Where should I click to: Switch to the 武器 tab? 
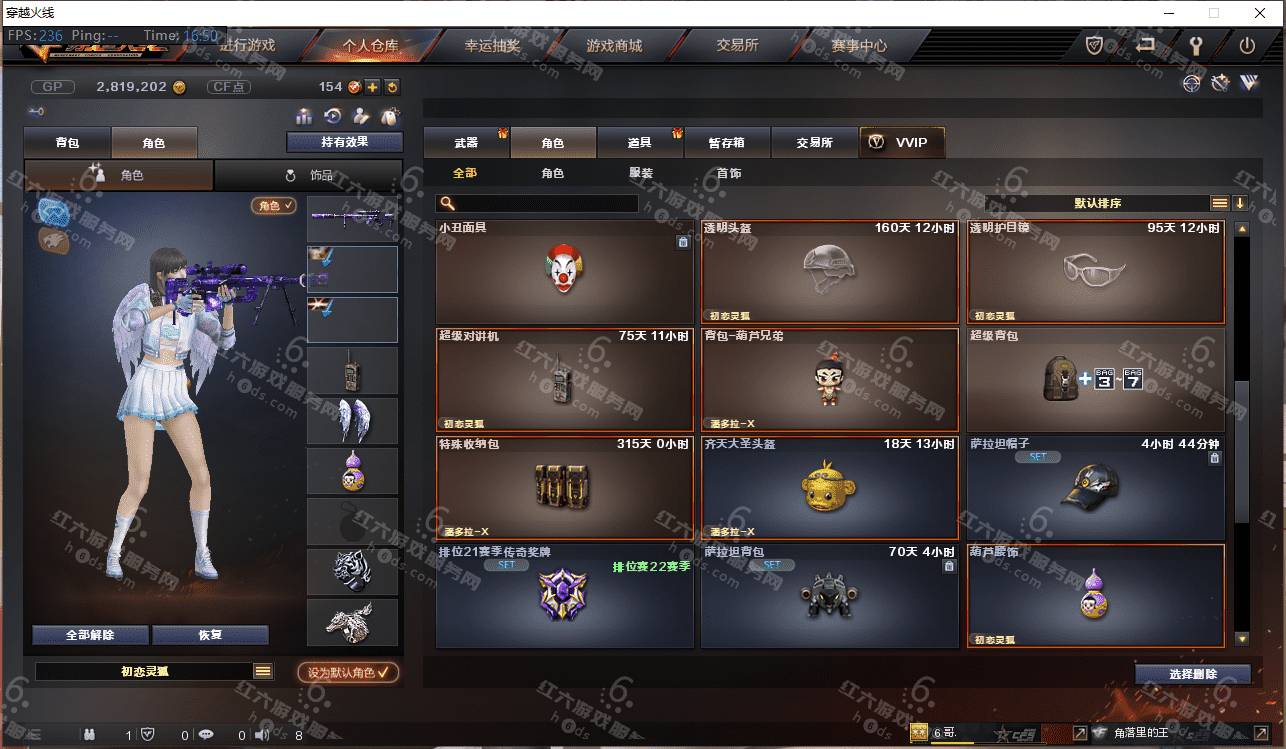point(466,143)
